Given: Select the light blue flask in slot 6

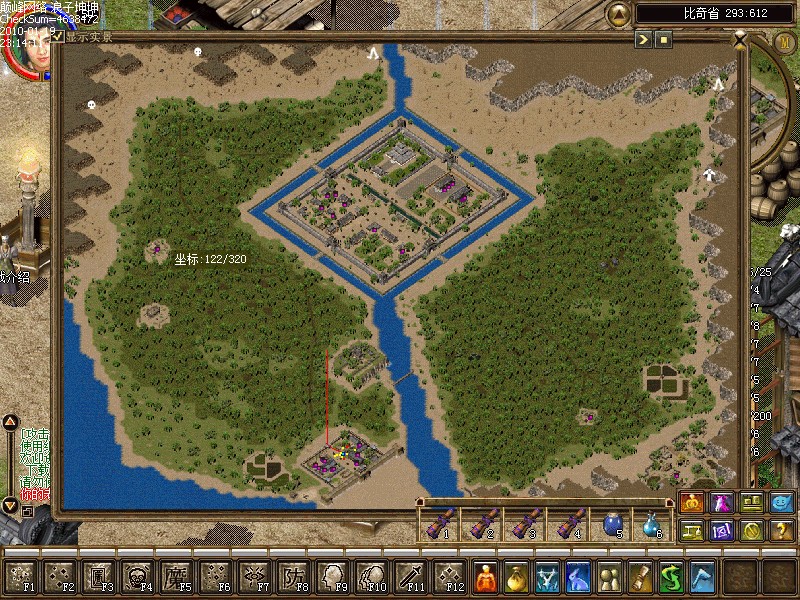Looking at the screenshot, I should [x=652, y=522].
